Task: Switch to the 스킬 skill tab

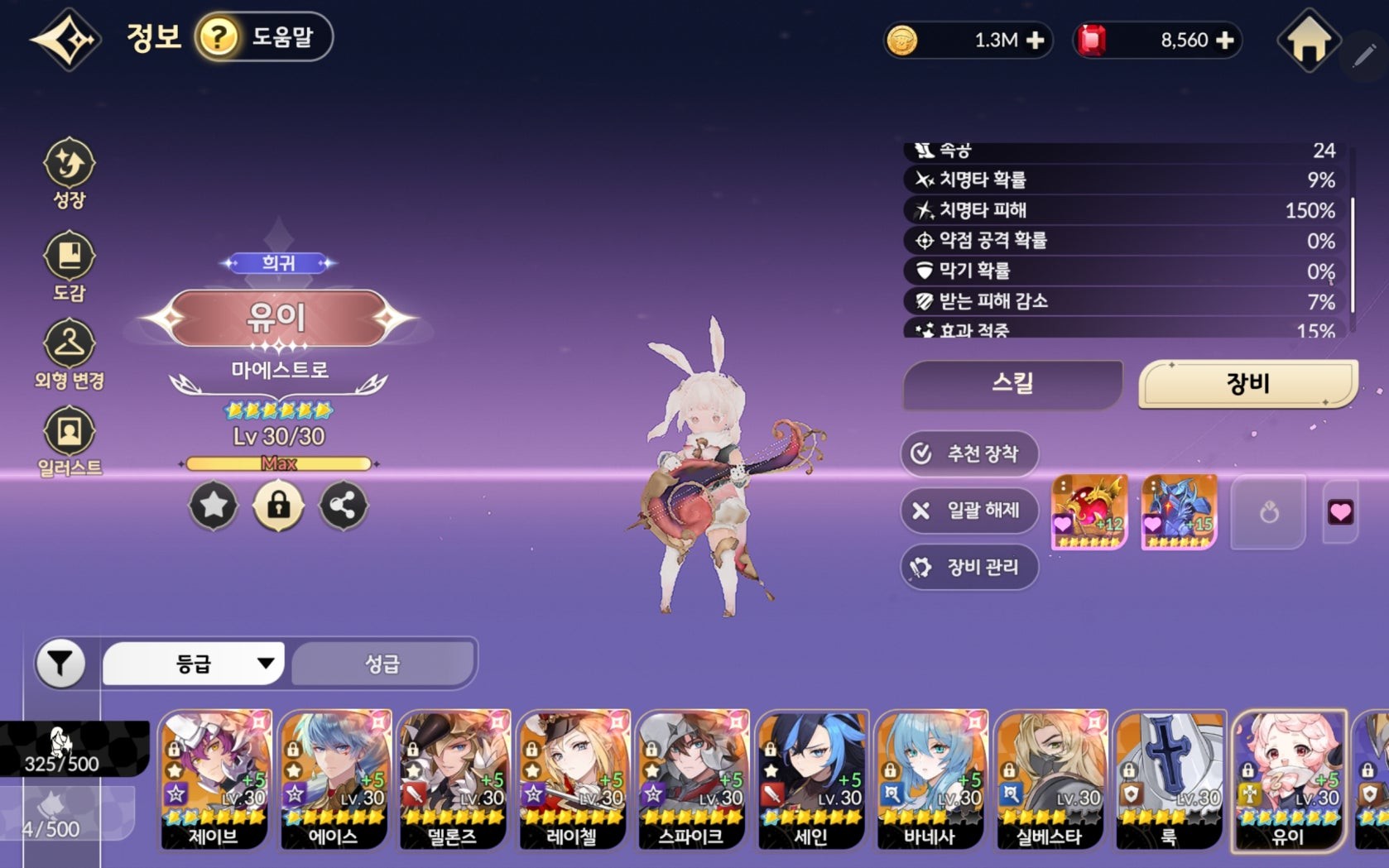Action: 1012,384
